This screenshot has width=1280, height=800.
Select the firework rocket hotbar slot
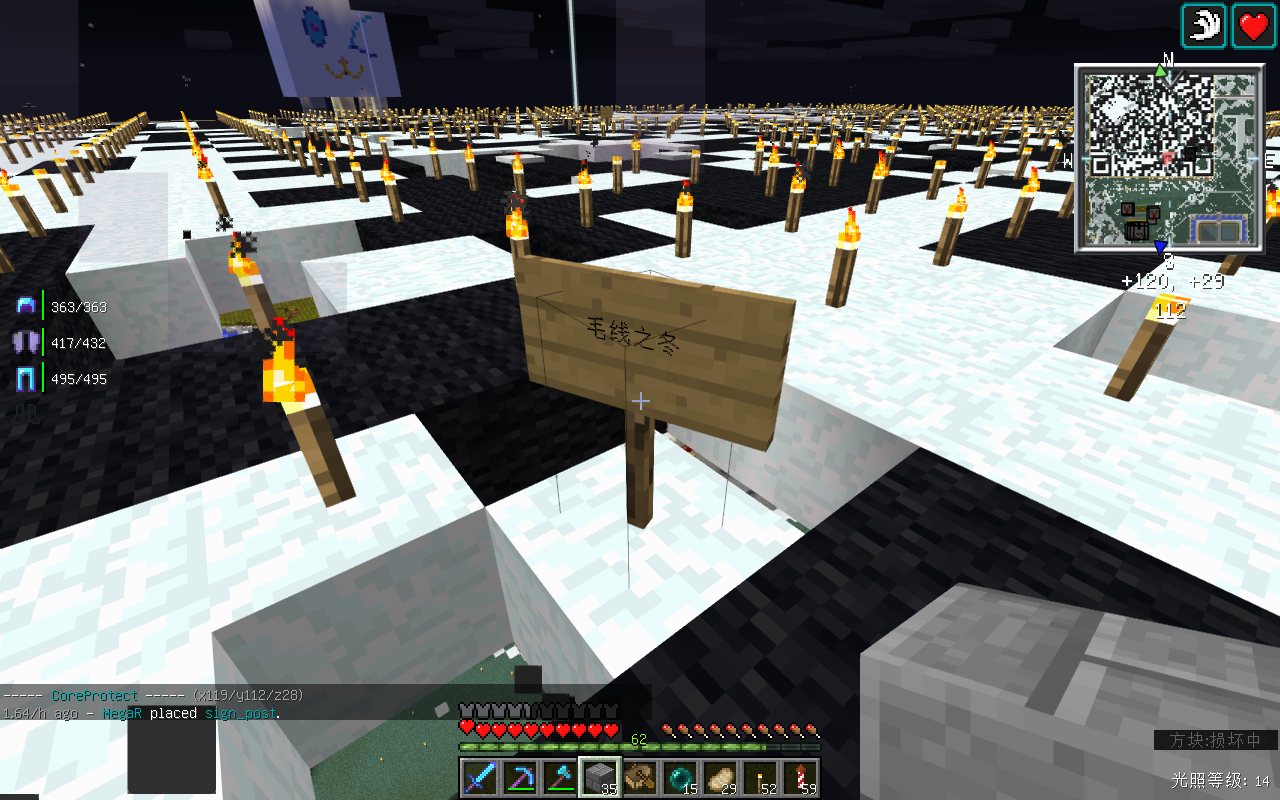pos(800,778)
